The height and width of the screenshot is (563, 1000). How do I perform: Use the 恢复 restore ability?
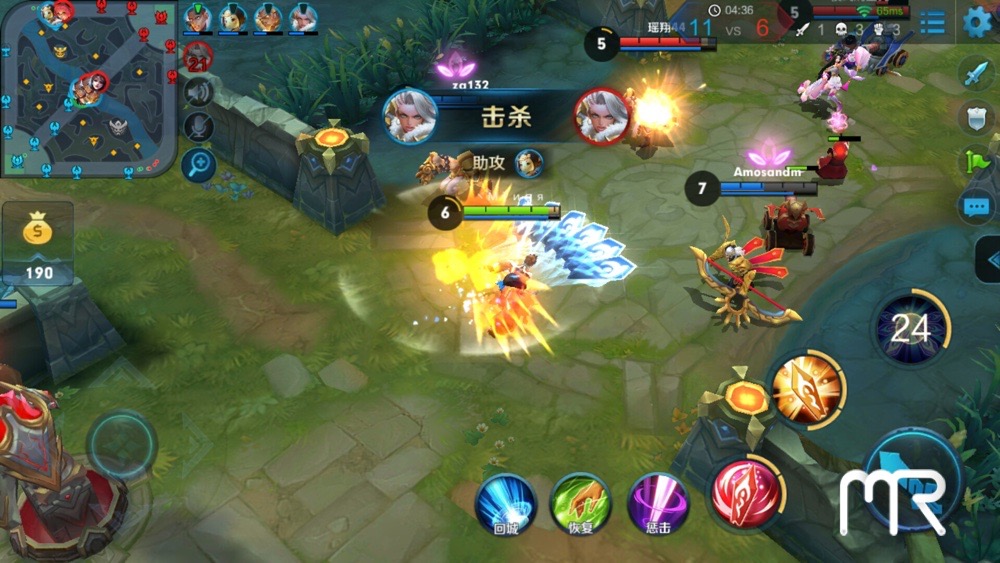point(582,504)
